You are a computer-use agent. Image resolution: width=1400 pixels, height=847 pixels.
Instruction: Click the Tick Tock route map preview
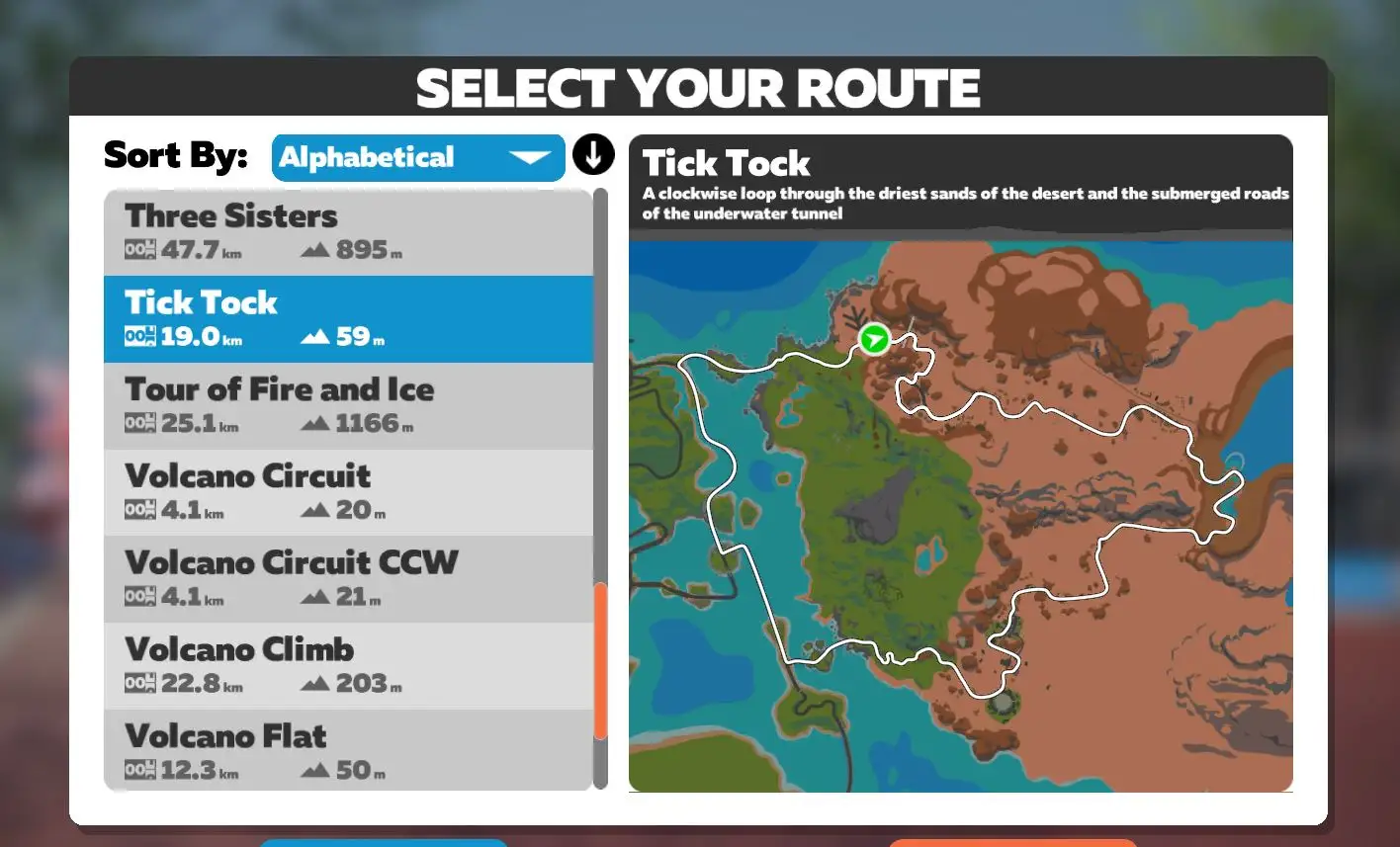(960, 514)
